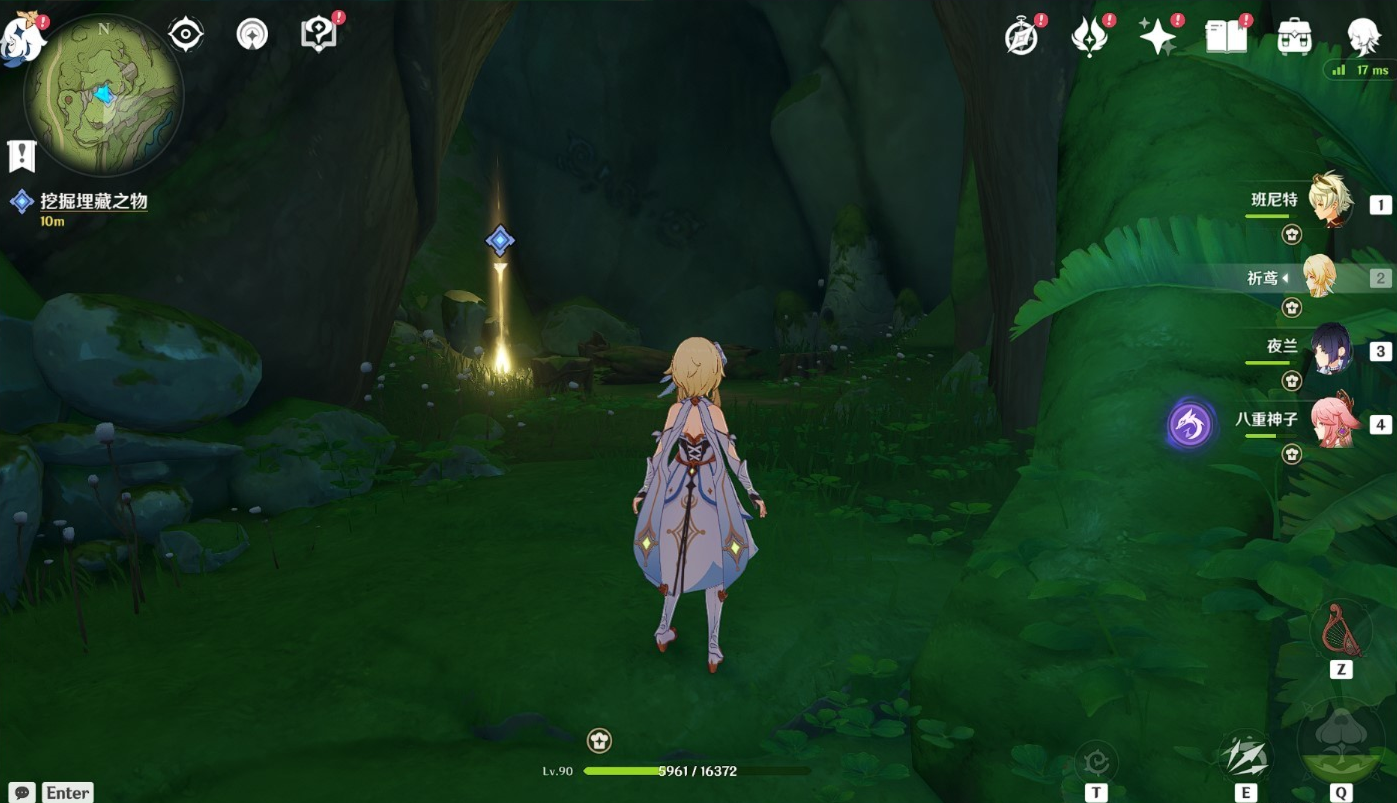The width and height of the screenshot is (1397, 803).
Task: Use the harp gadget icon
Action: pyautogui.click(x=1339, y=632)
